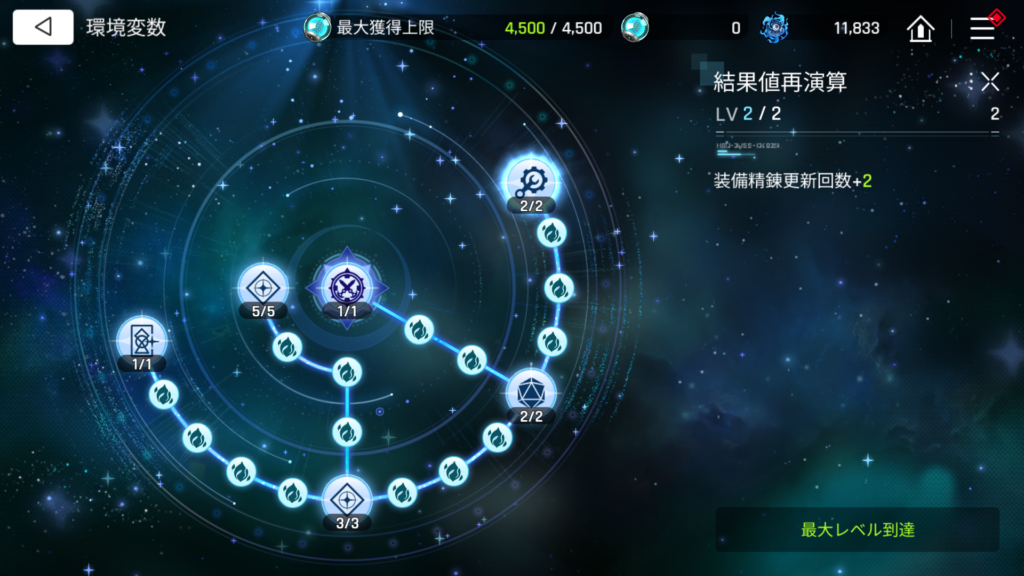
Task: Select the gear node labeled 2/2
Action: pos(531,180)
